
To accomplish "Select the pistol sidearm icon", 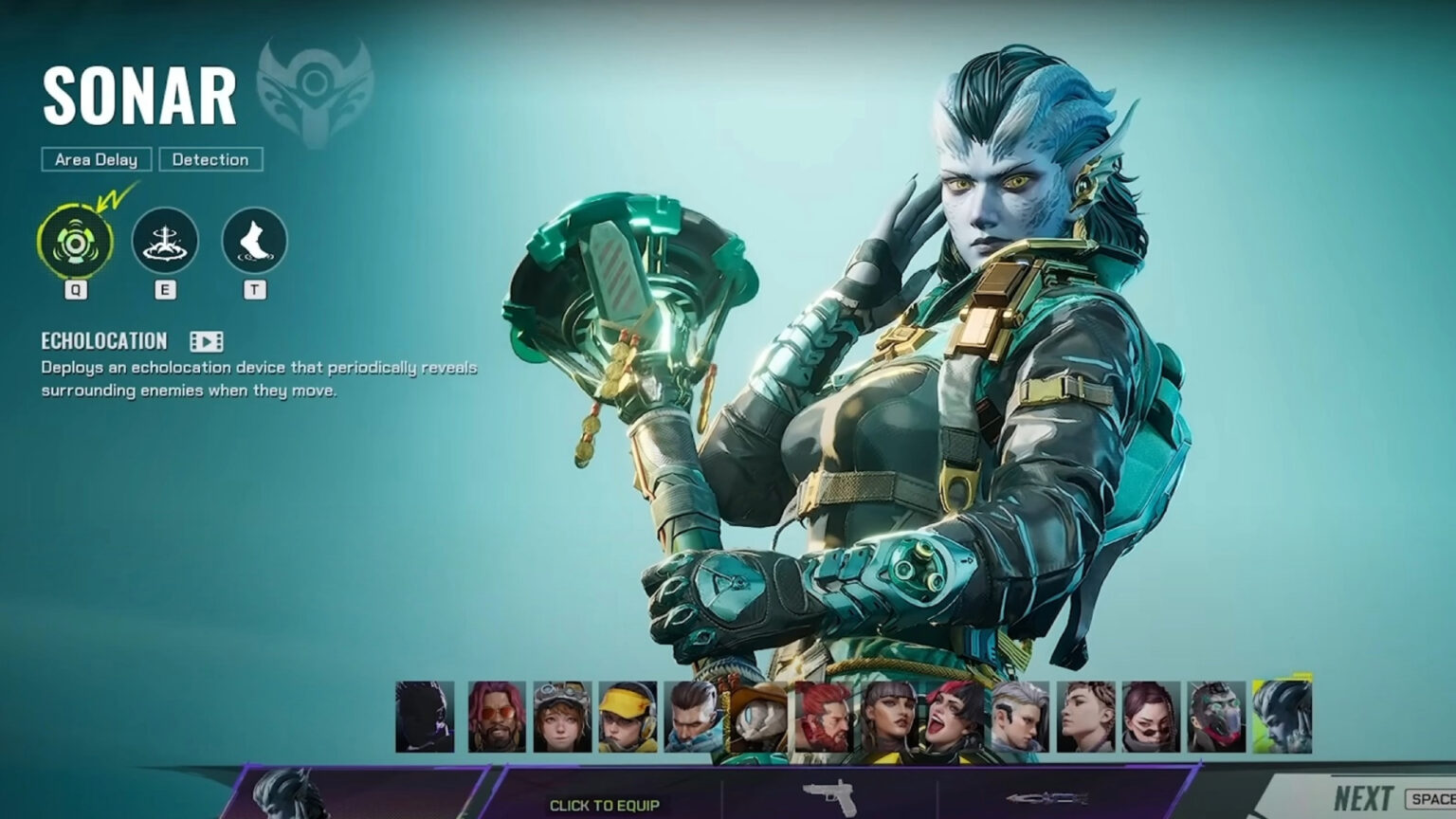I will [x=828, y=796].
